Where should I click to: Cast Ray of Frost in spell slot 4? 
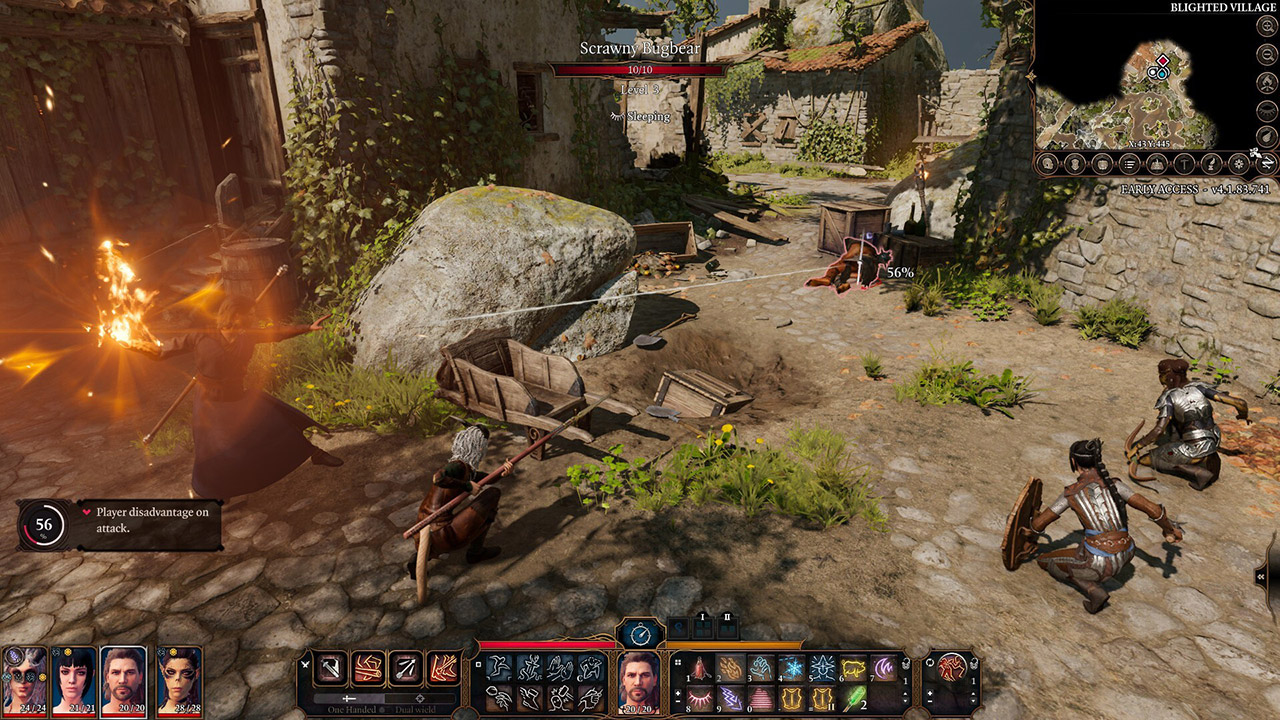point(791,667)
